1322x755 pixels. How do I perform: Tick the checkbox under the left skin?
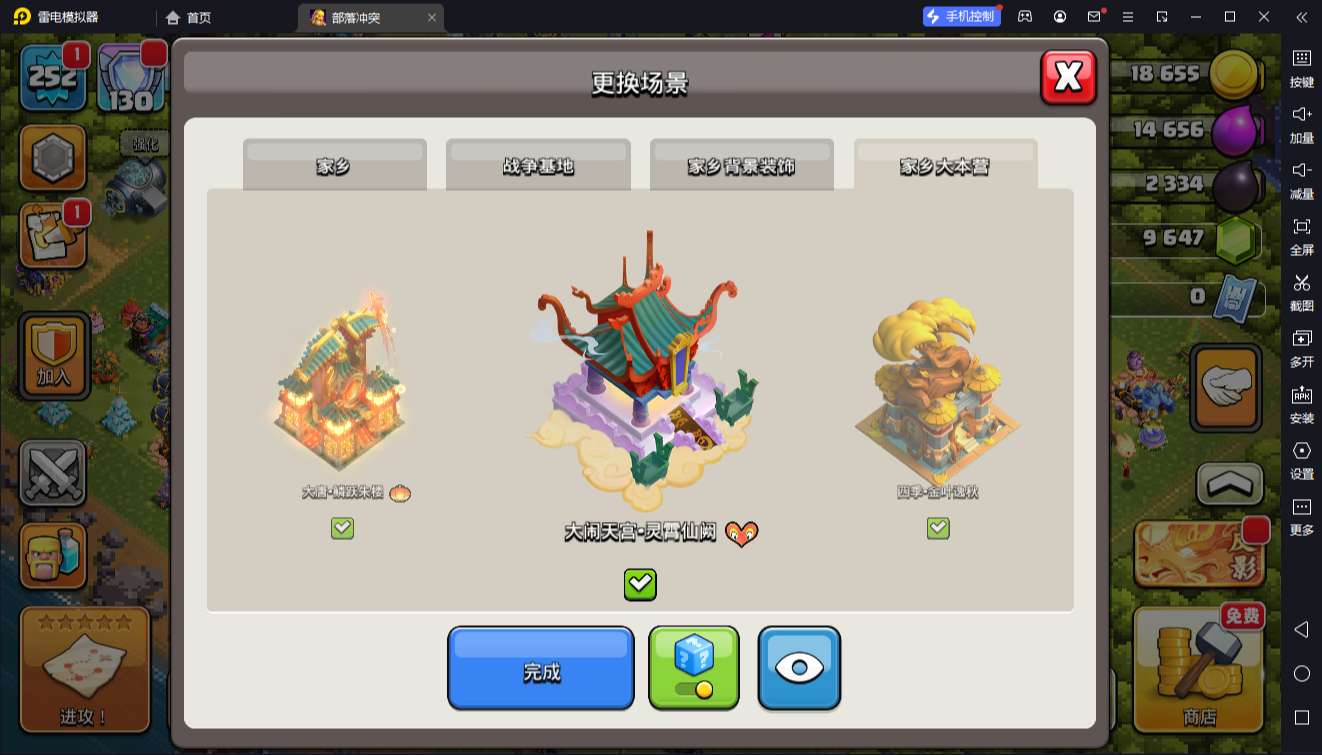click(x=342, y=528)
